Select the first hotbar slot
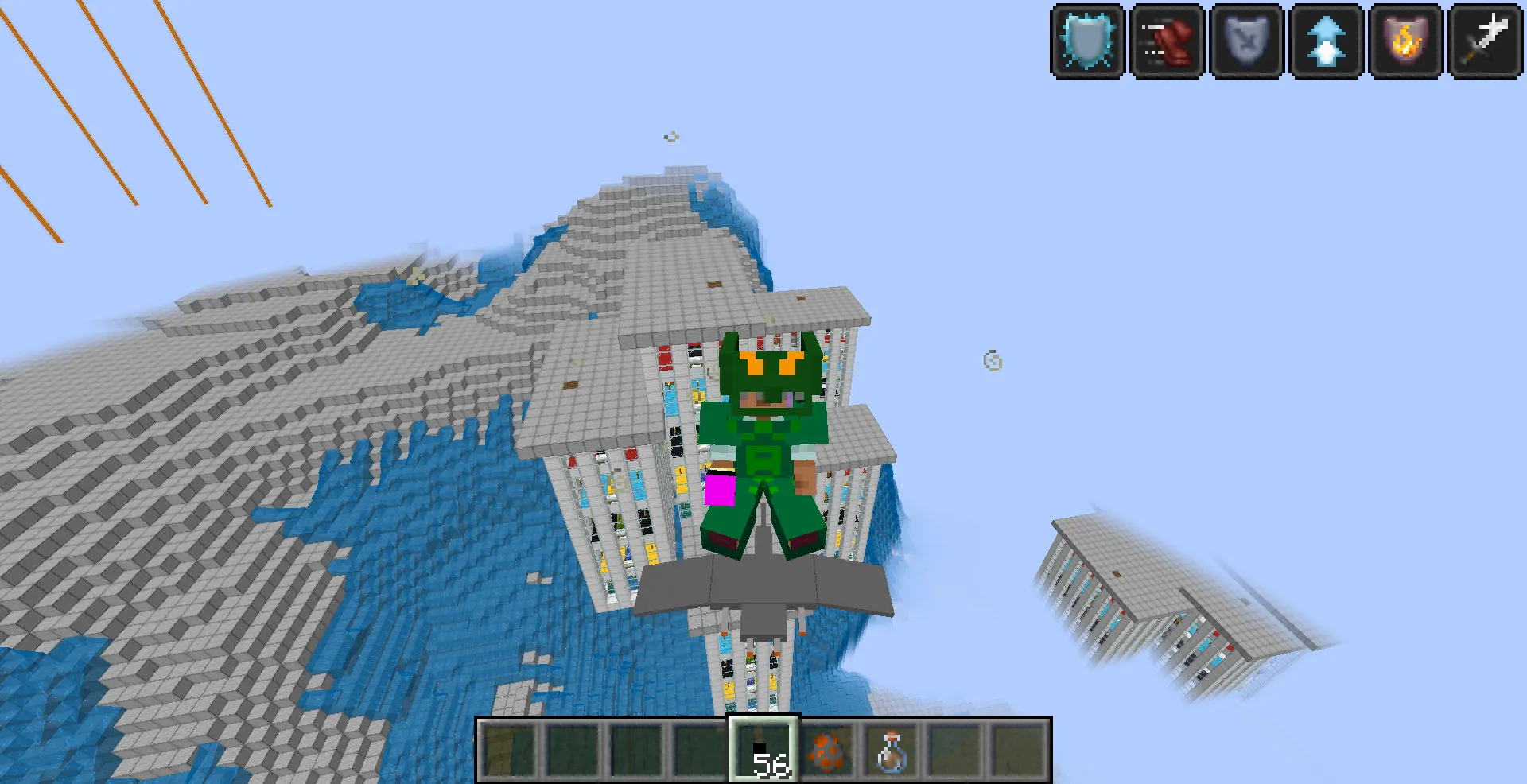 (x=509, y=750)
